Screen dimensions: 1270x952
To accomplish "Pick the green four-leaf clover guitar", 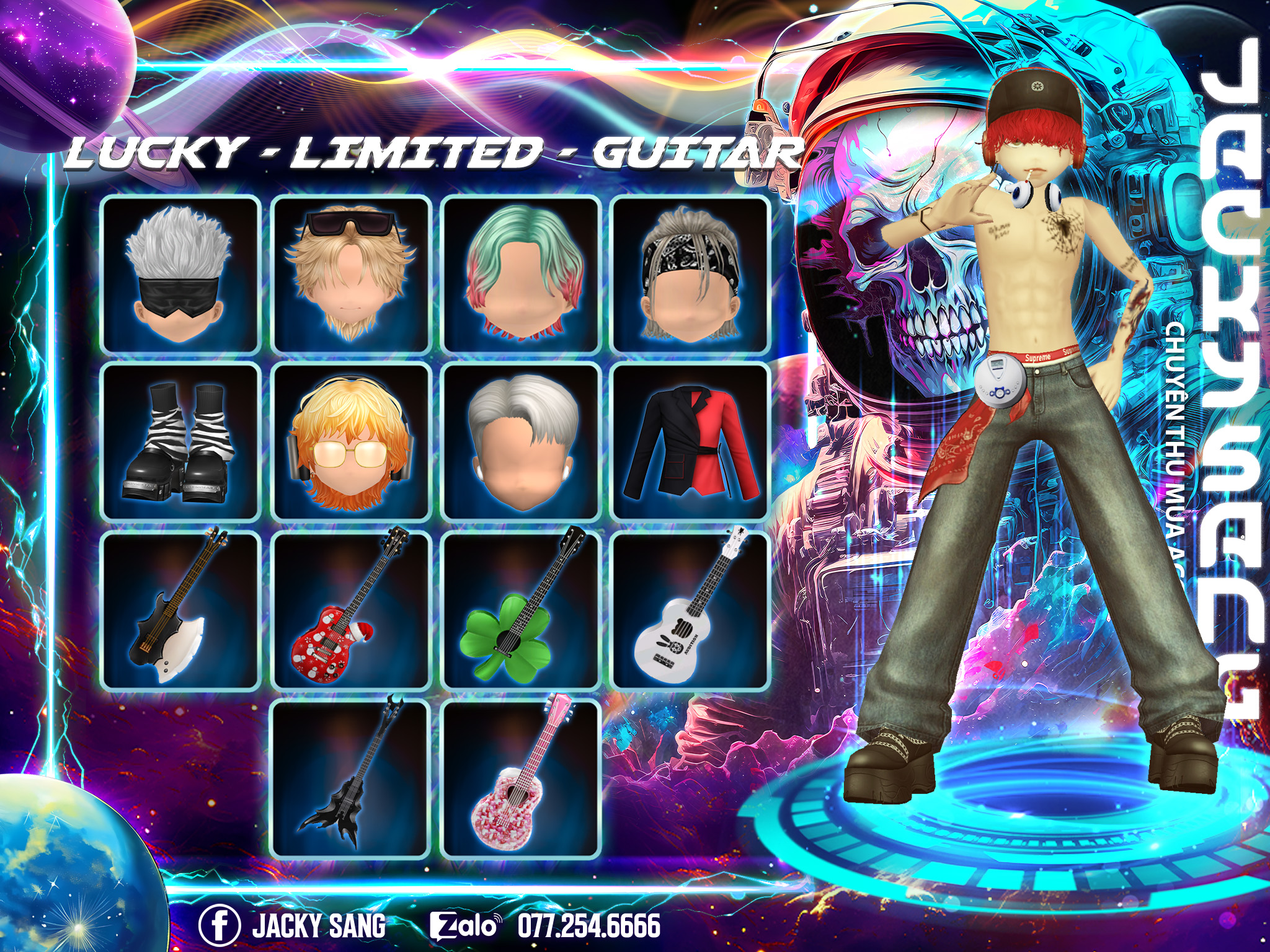I will (521, 610).
